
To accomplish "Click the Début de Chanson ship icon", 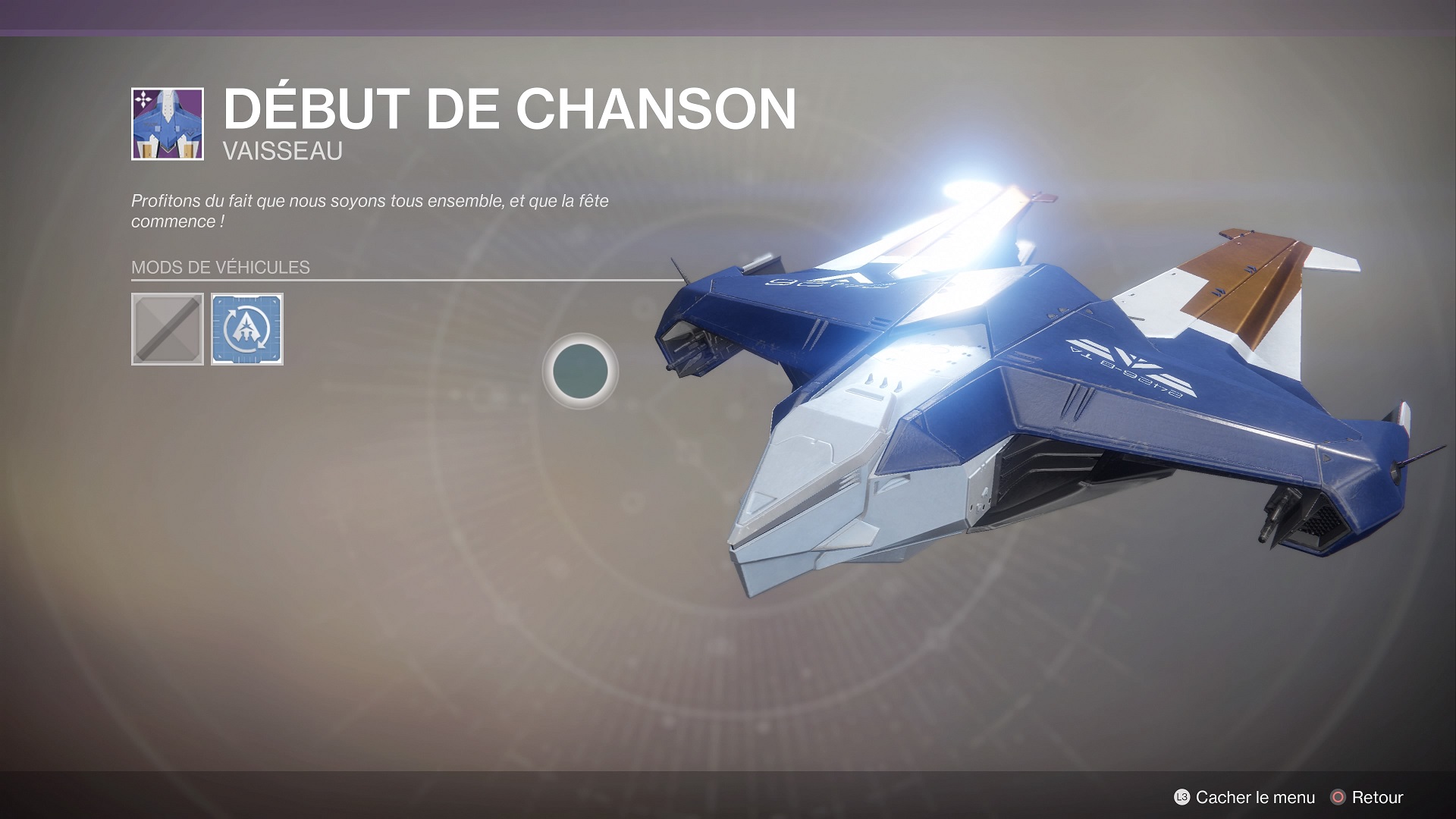I will point(168,124).
